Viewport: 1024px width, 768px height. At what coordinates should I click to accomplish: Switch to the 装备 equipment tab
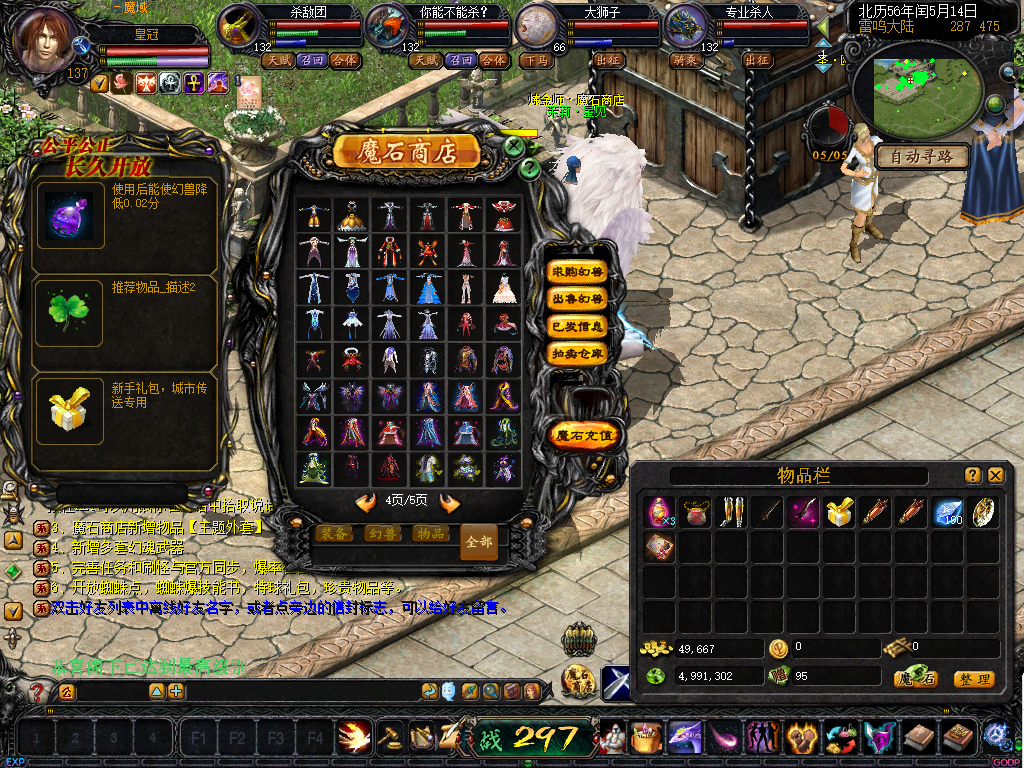pyautogui.click(x=335, y=534)
